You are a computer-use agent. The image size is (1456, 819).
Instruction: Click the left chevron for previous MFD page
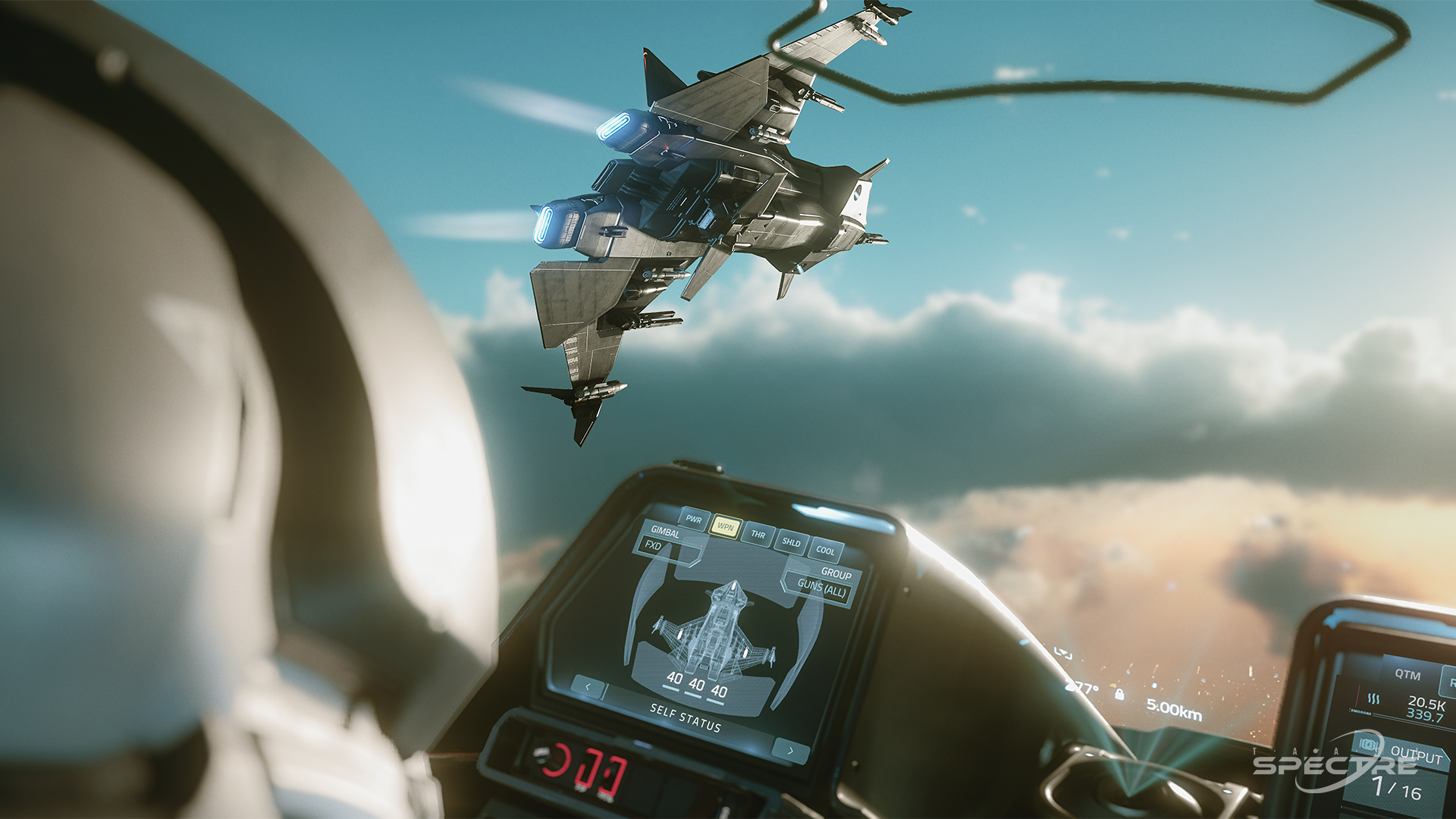[589, 686]
